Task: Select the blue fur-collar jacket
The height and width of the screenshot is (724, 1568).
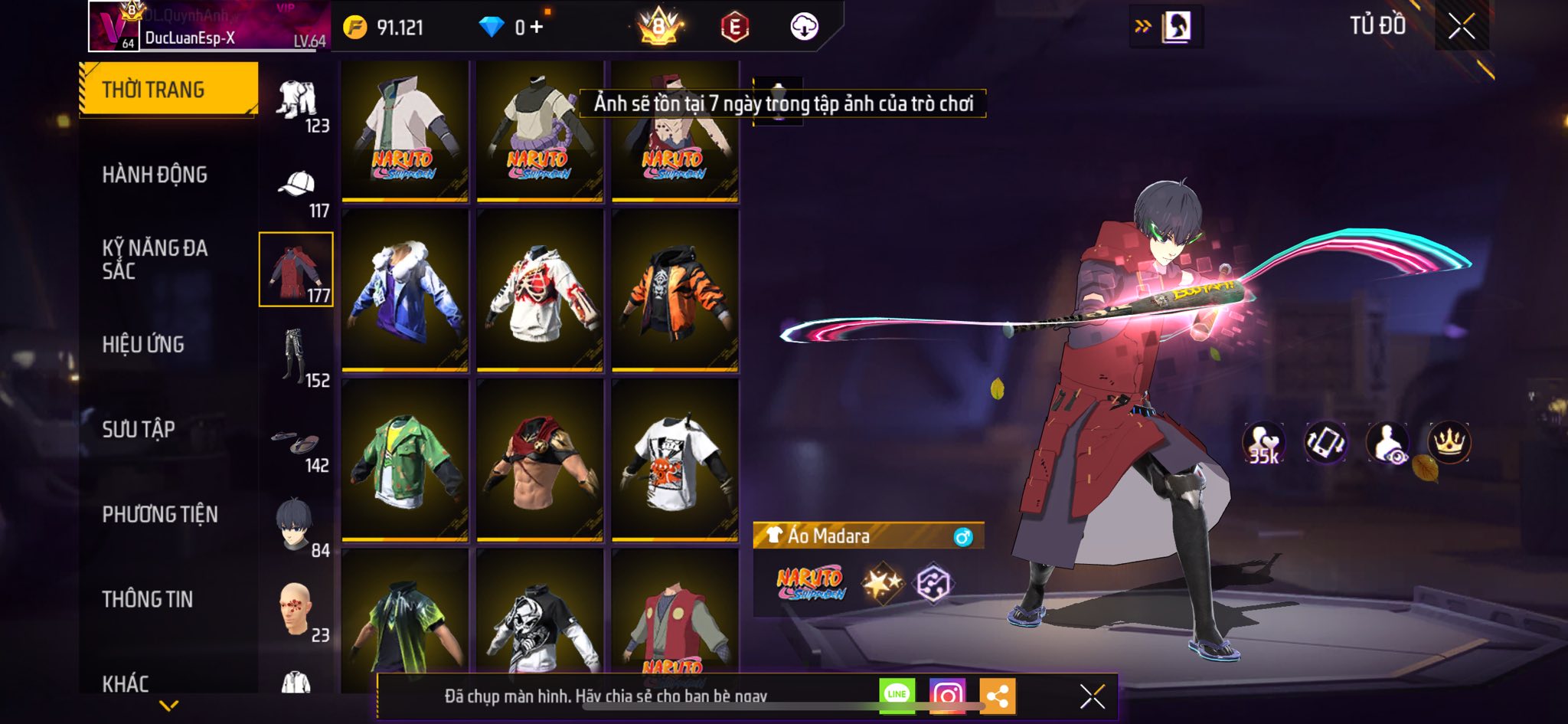Action: coord(405,290)
